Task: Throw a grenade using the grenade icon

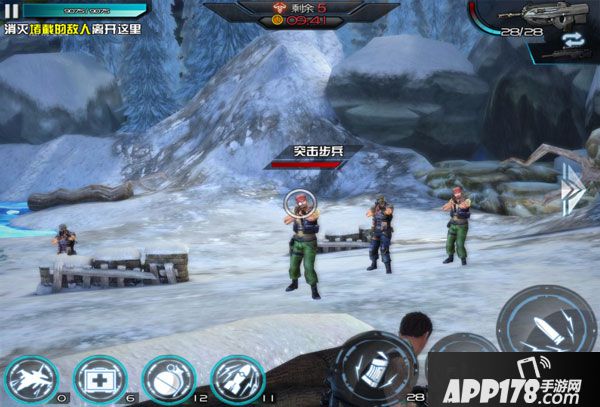Action: click(167, 380)
